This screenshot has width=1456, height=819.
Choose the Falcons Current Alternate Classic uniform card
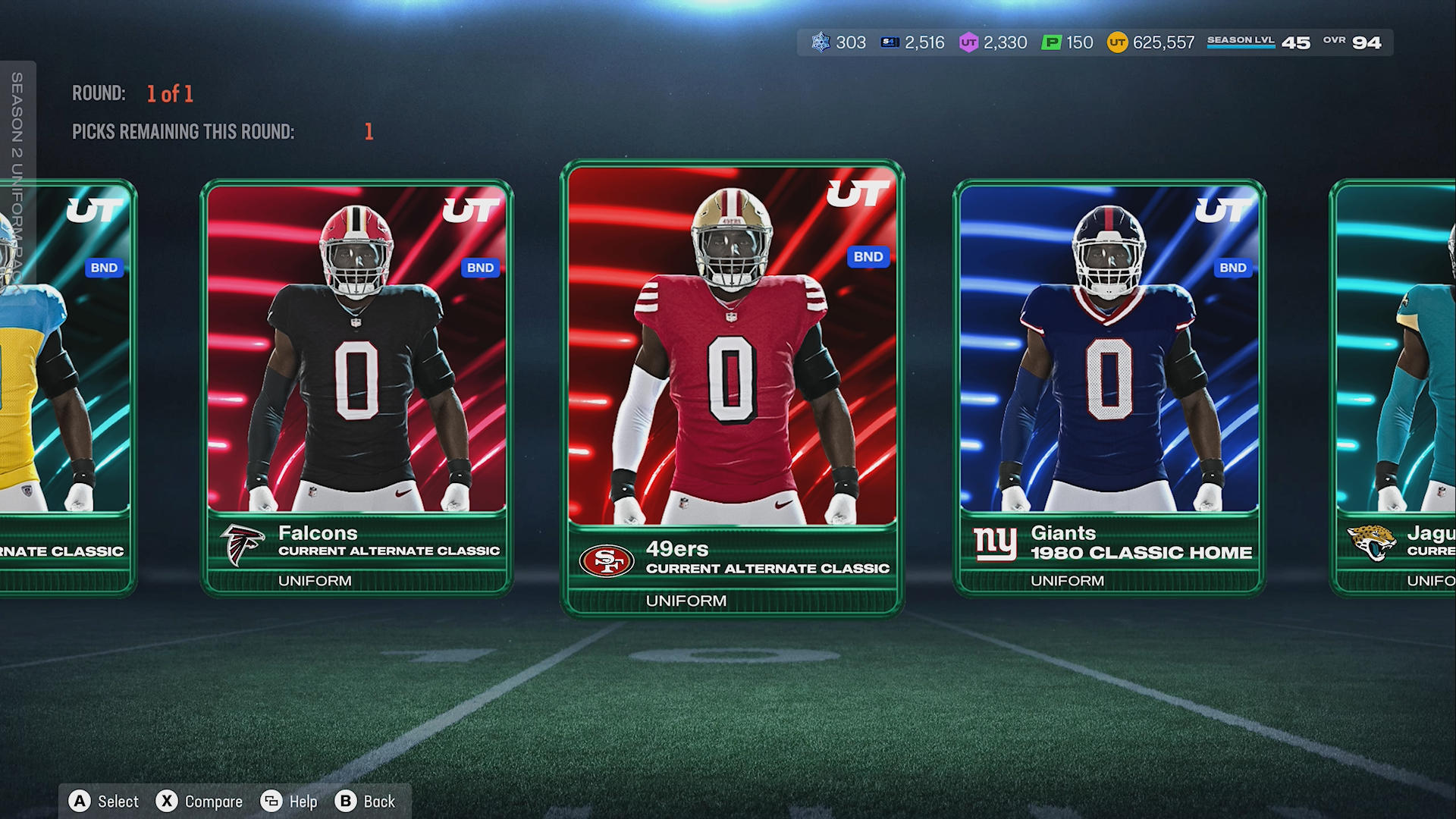(356, 387)
